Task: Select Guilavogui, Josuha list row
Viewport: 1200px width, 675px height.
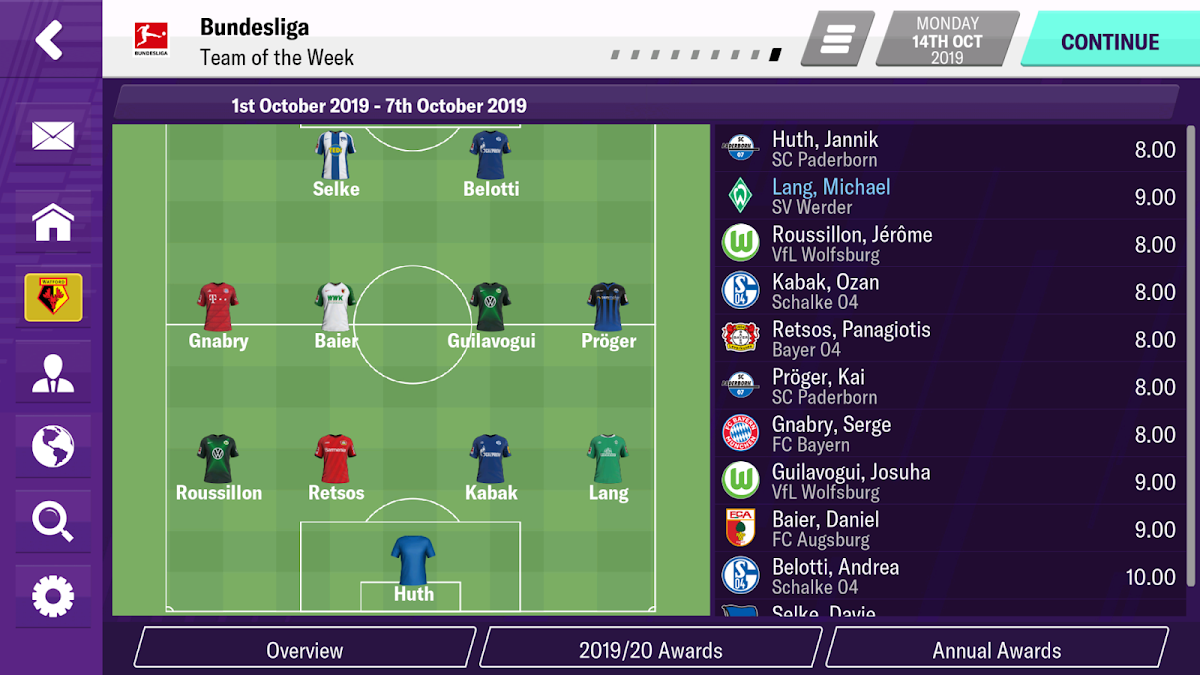Action: click(x=950, y=482)
